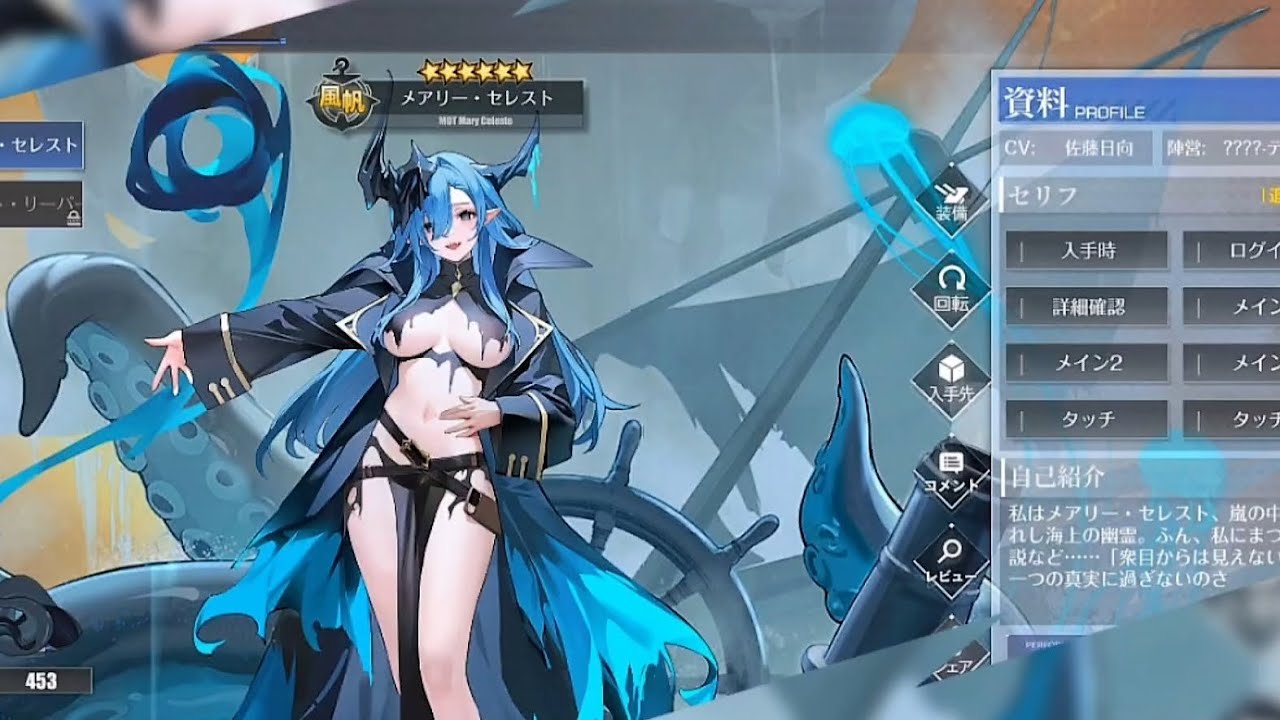Open the 装備 equipment diamond button
The image size is (1280, 720).
(x=950, y=199)
